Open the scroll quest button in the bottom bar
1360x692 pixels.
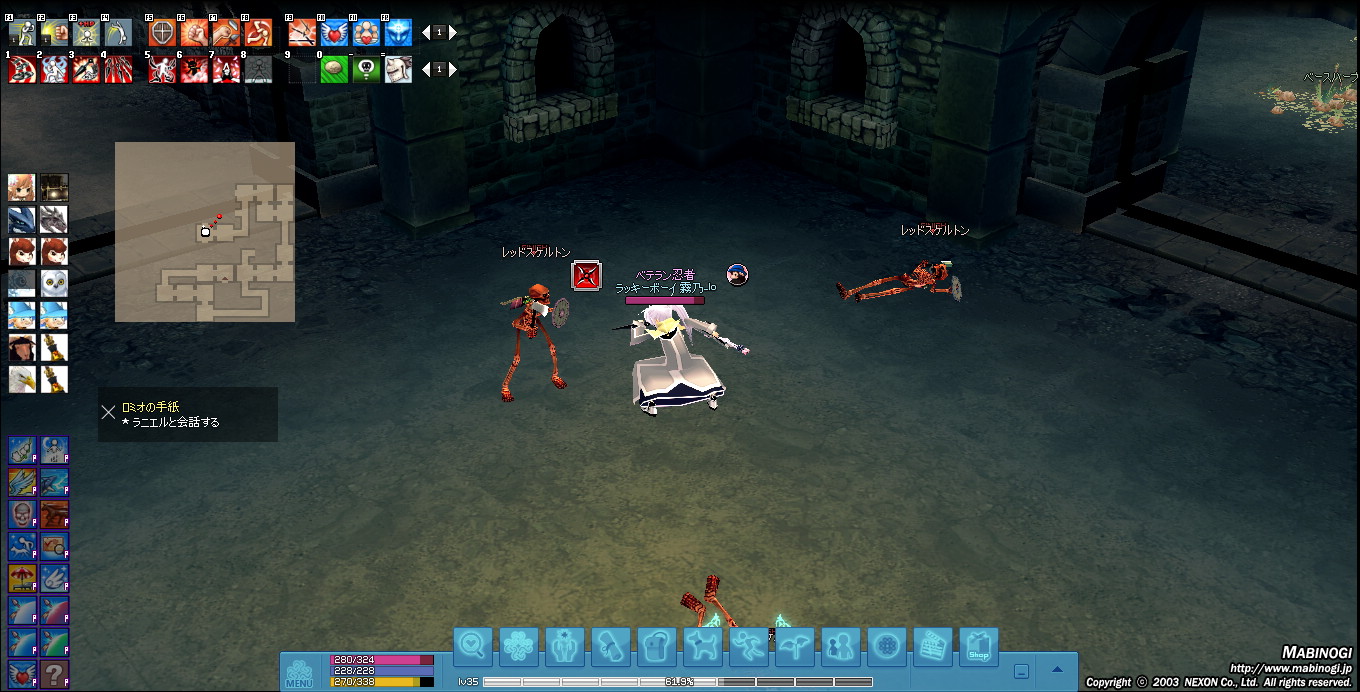click(x=610, y=647)
